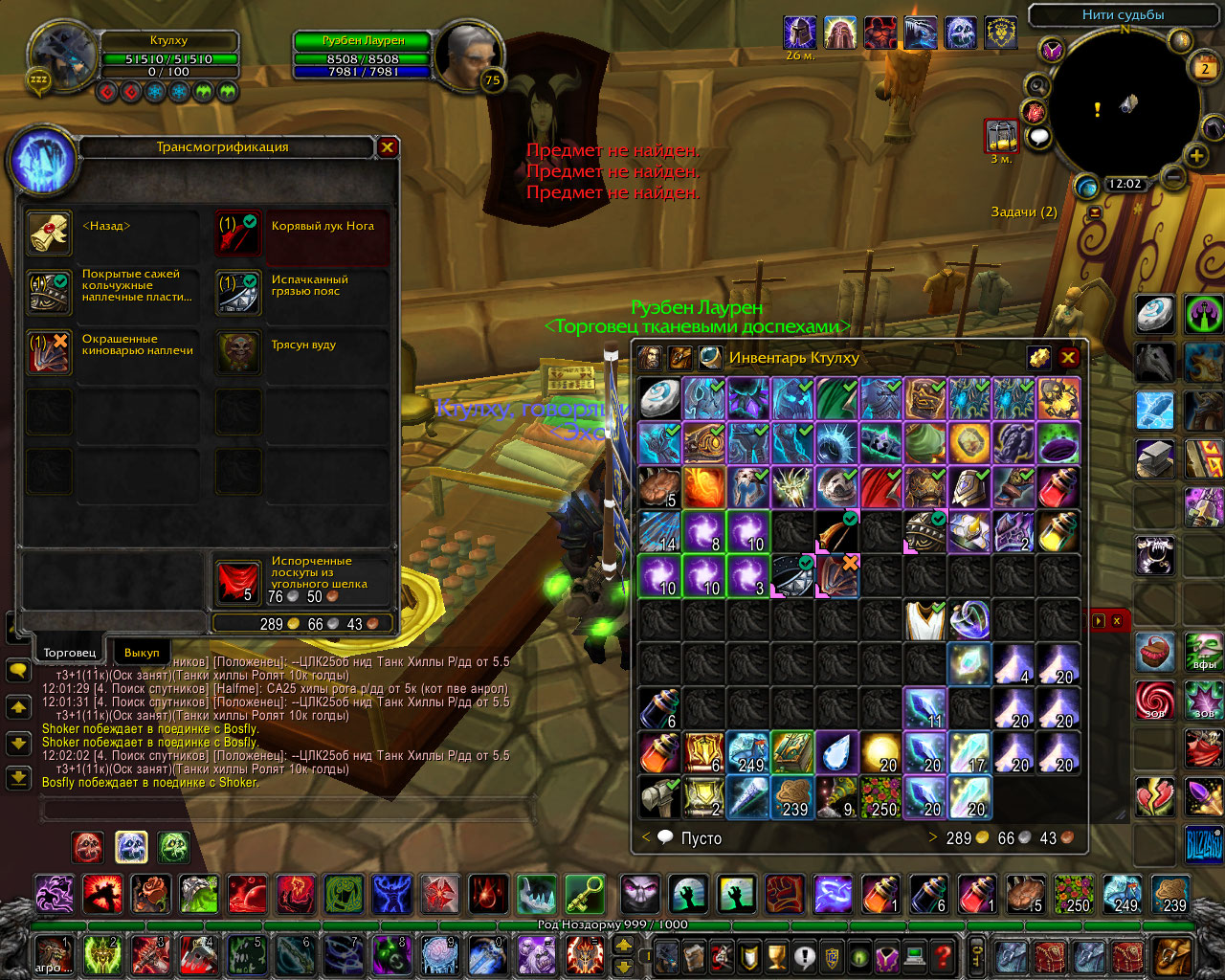Zoom in on the minimap
The width and height of the screenshot is (1225, 980).
(1196, 156)
